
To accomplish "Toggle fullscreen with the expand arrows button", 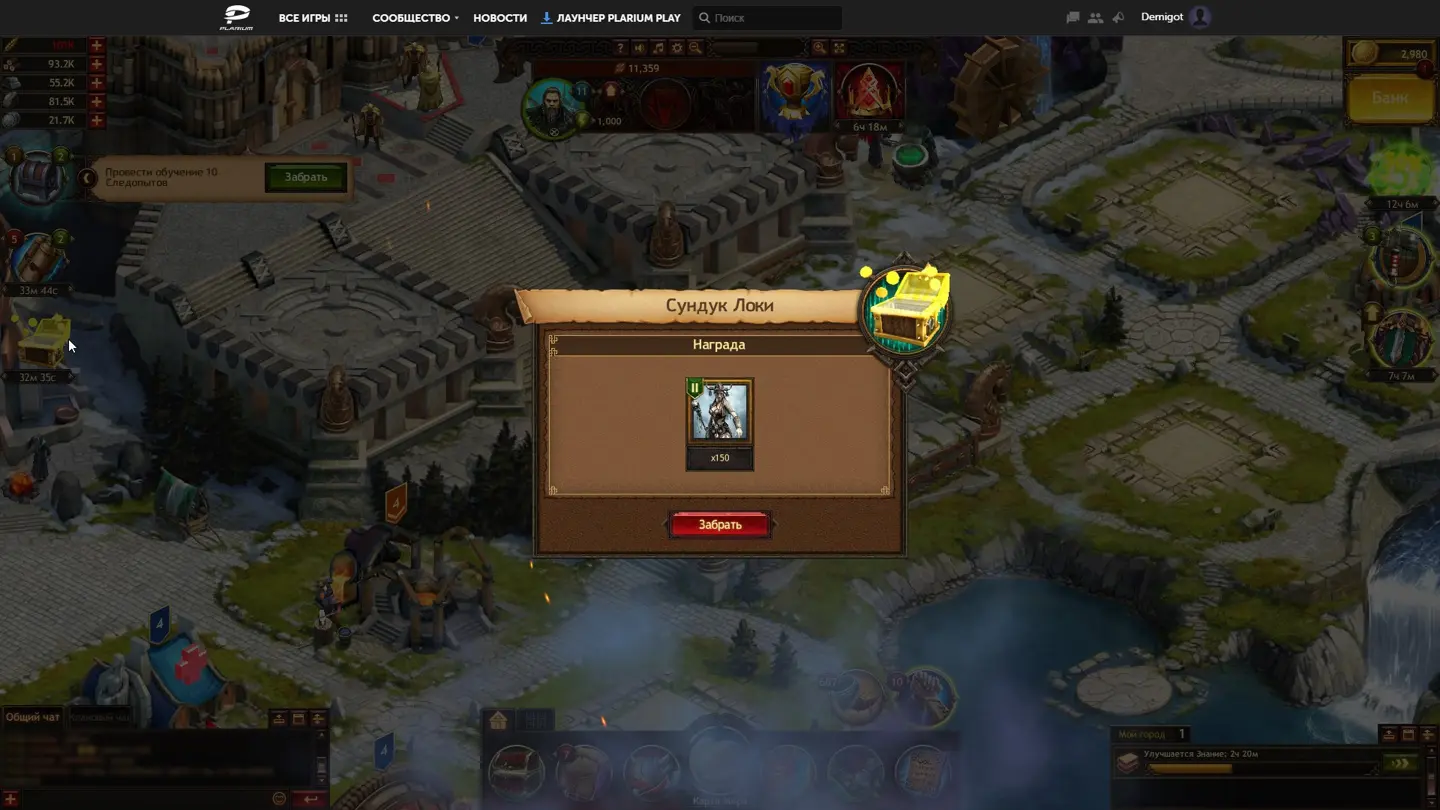I will (x=839, y=48).
